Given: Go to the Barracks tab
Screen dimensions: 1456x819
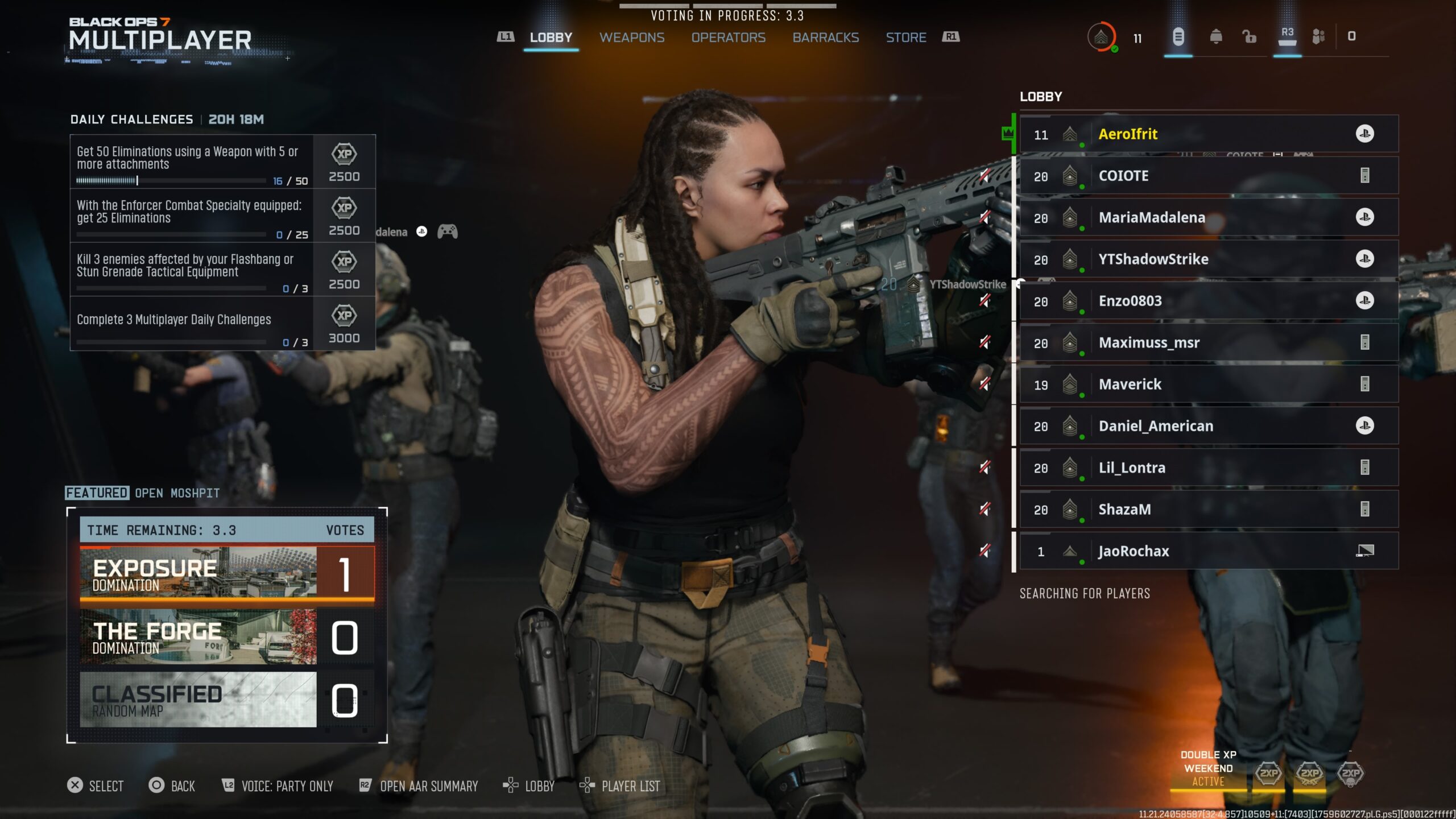Looking at the screenshot, I should (x=825, y=38).
